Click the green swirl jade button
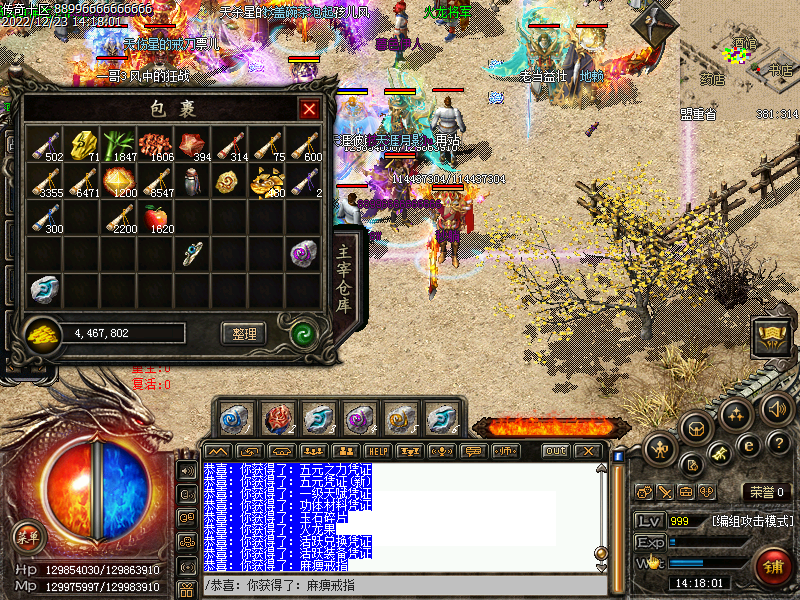The width and height of the screenshot is (800, 600). tap(301, 334)
